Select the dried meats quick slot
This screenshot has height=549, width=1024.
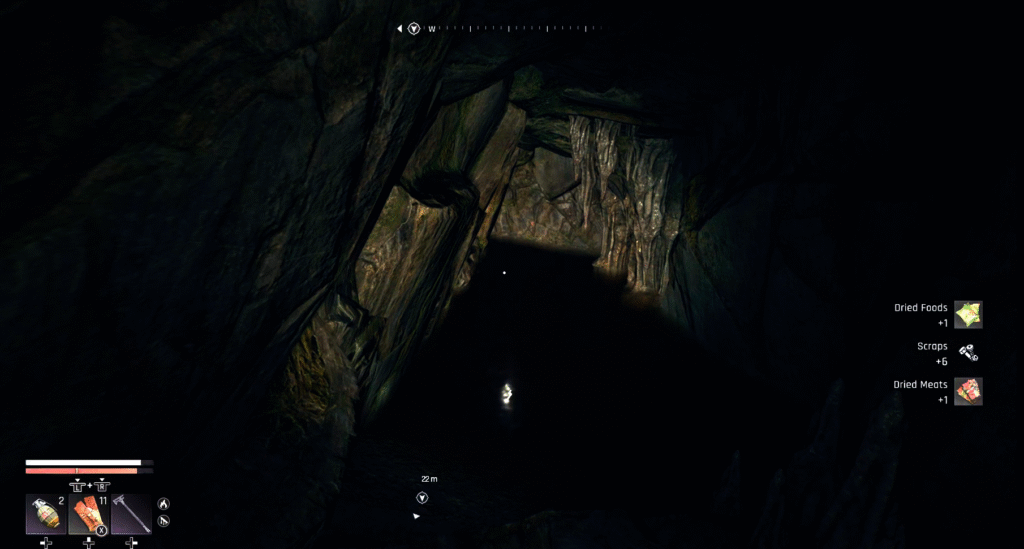pyautogui.click(x=89, y=514)
